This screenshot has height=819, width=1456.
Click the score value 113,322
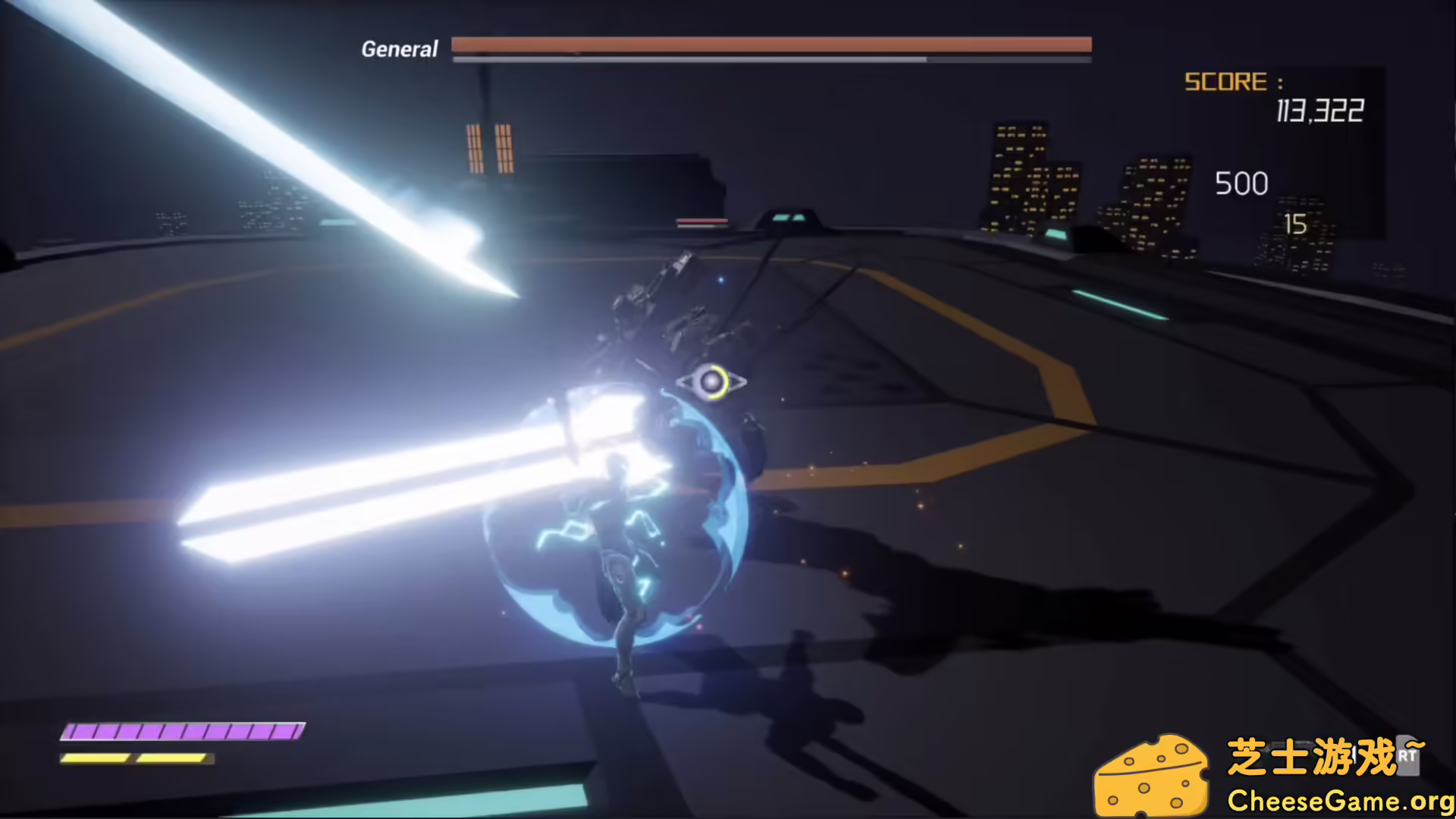1319,111
